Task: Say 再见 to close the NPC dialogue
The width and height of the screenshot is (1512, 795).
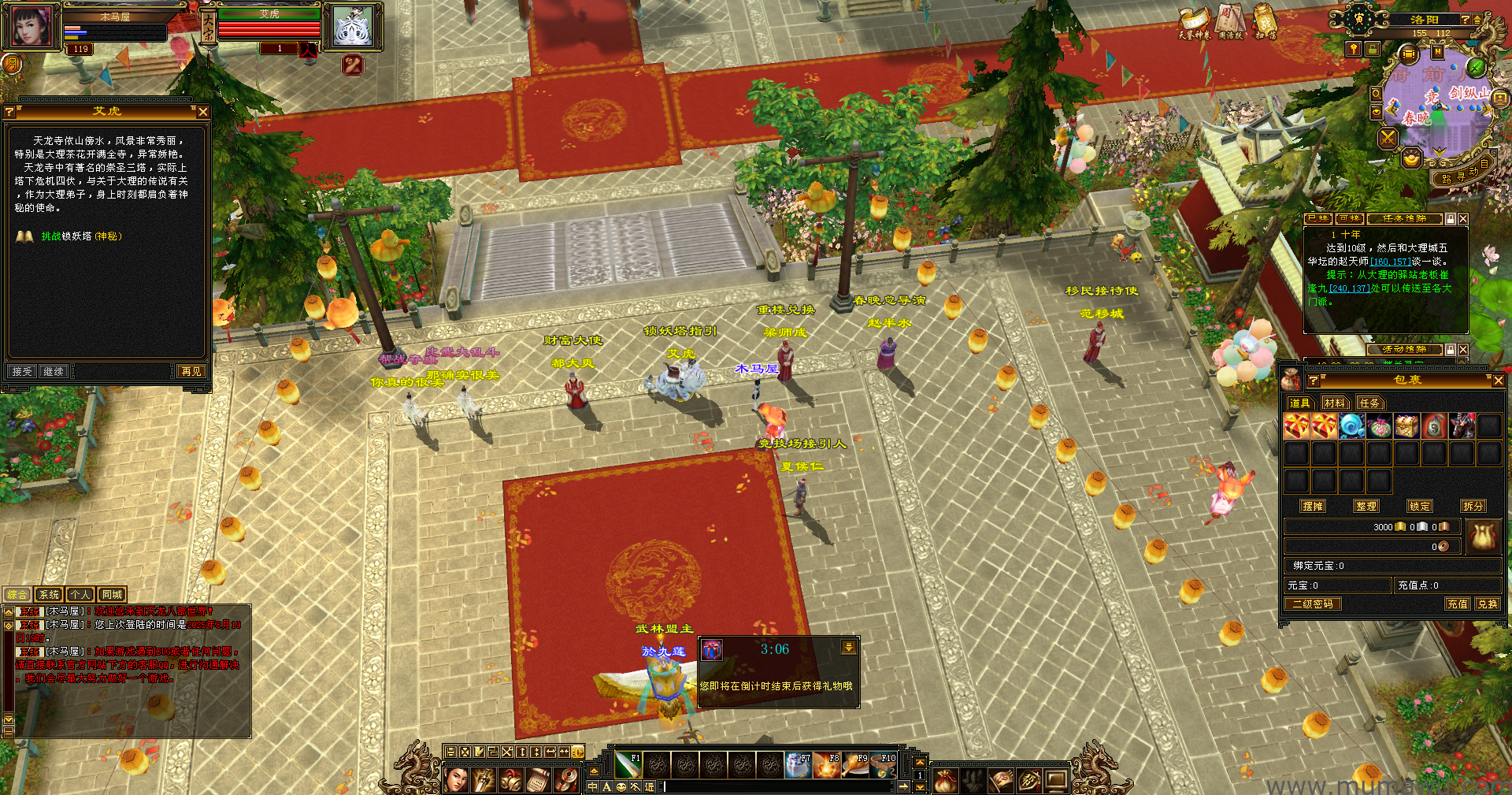Action: [x=191, y=371]
